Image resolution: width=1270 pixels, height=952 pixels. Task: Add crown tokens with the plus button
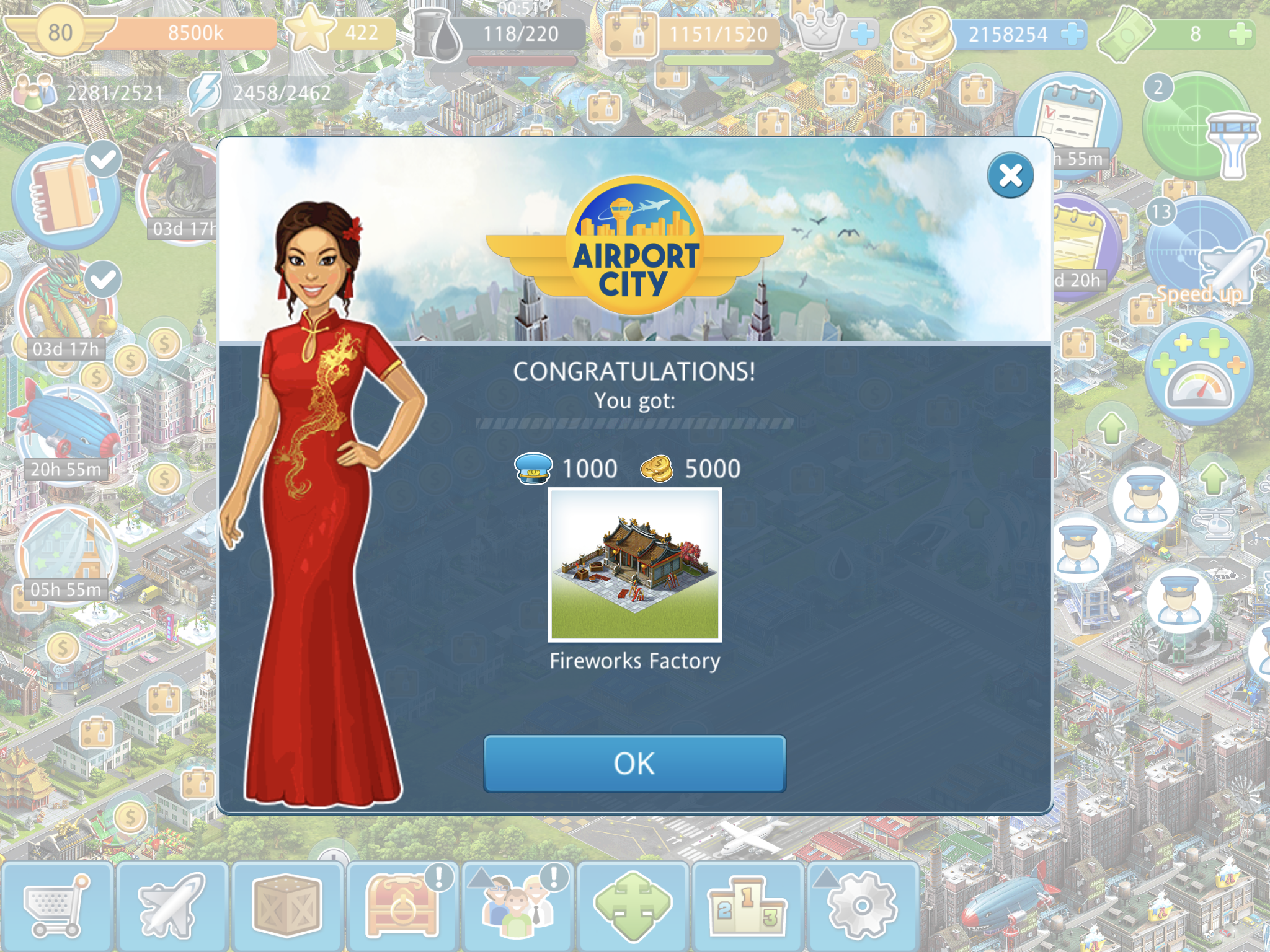click(863, 33)
